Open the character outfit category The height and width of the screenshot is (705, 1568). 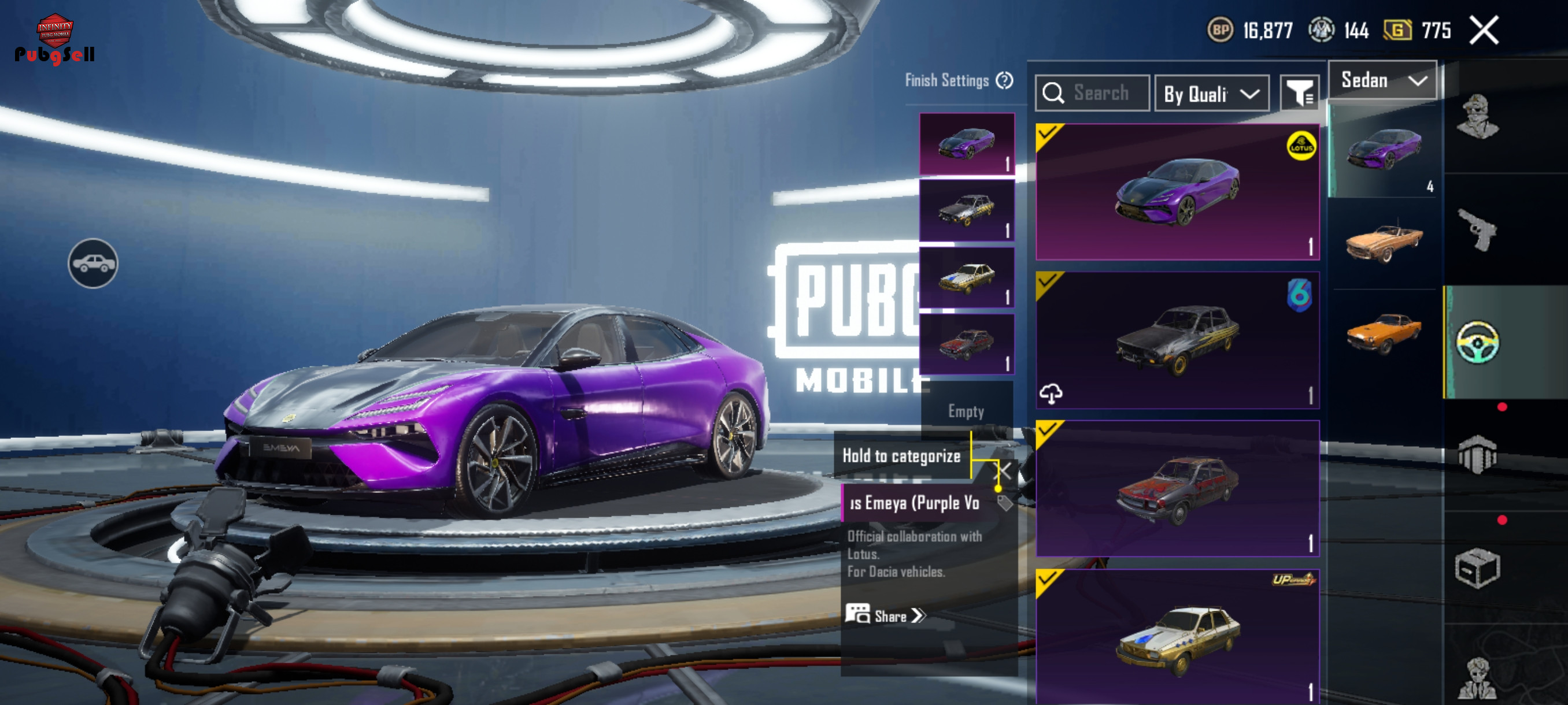(x=1477, y=117)
